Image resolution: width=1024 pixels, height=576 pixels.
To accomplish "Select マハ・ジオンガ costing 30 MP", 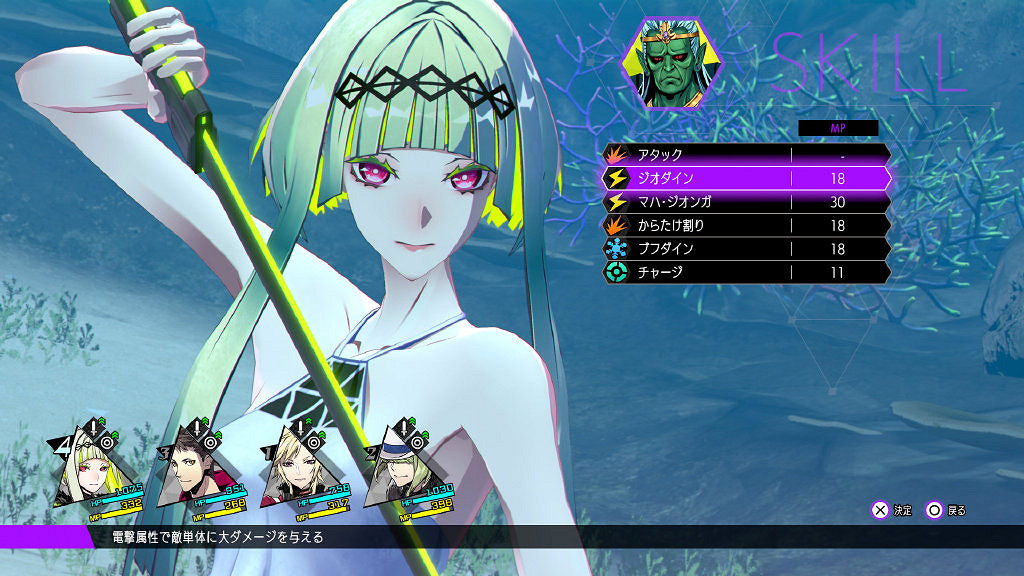I will (745, 202).
